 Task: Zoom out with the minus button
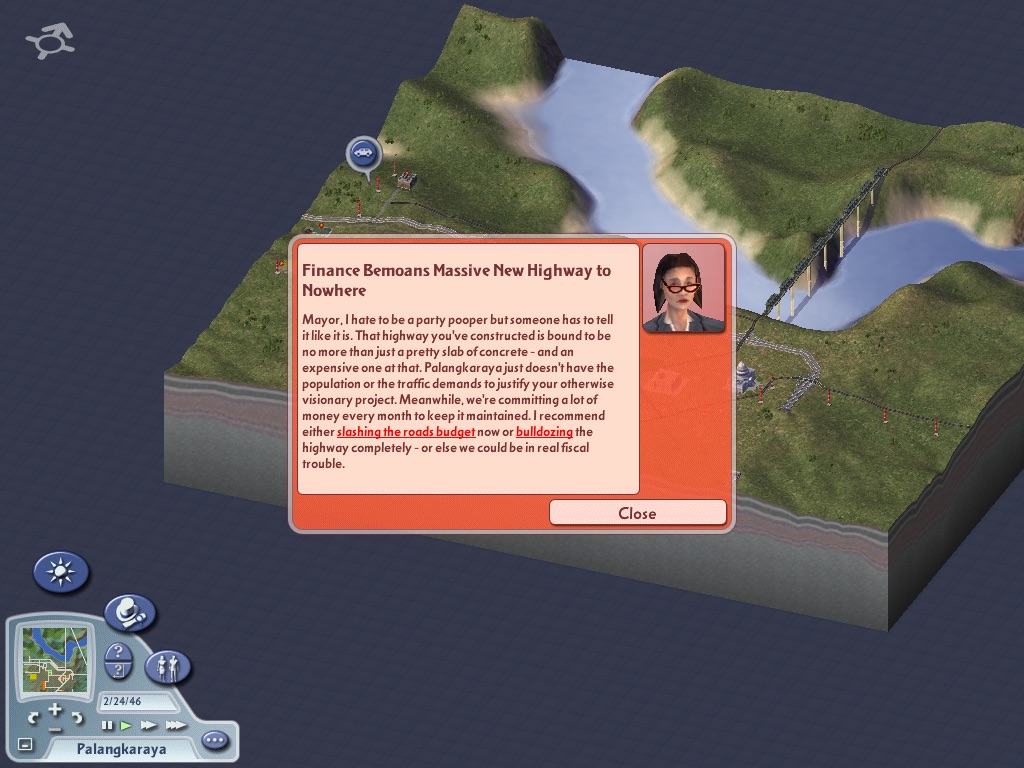pyautogui.click(x=54, y=727)
